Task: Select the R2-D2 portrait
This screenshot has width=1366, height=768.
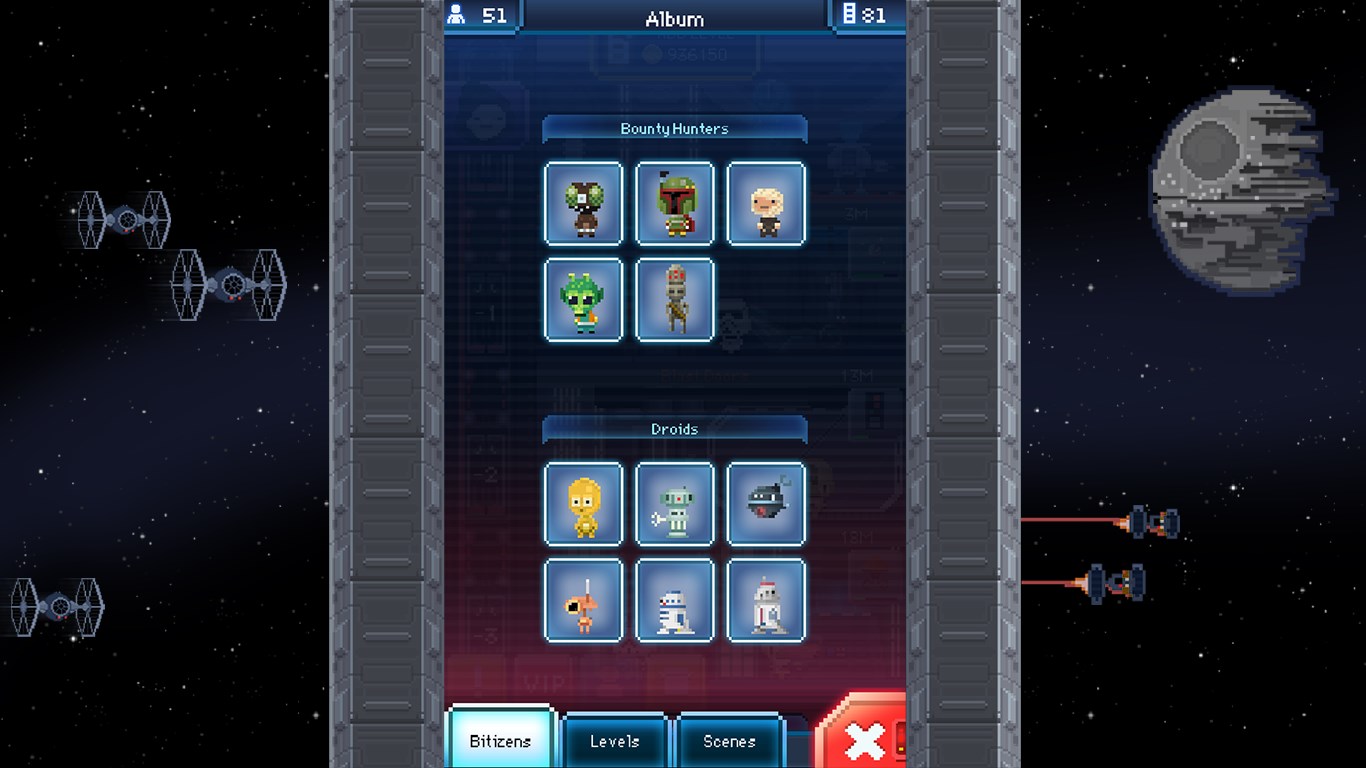Action: point(675,600)
